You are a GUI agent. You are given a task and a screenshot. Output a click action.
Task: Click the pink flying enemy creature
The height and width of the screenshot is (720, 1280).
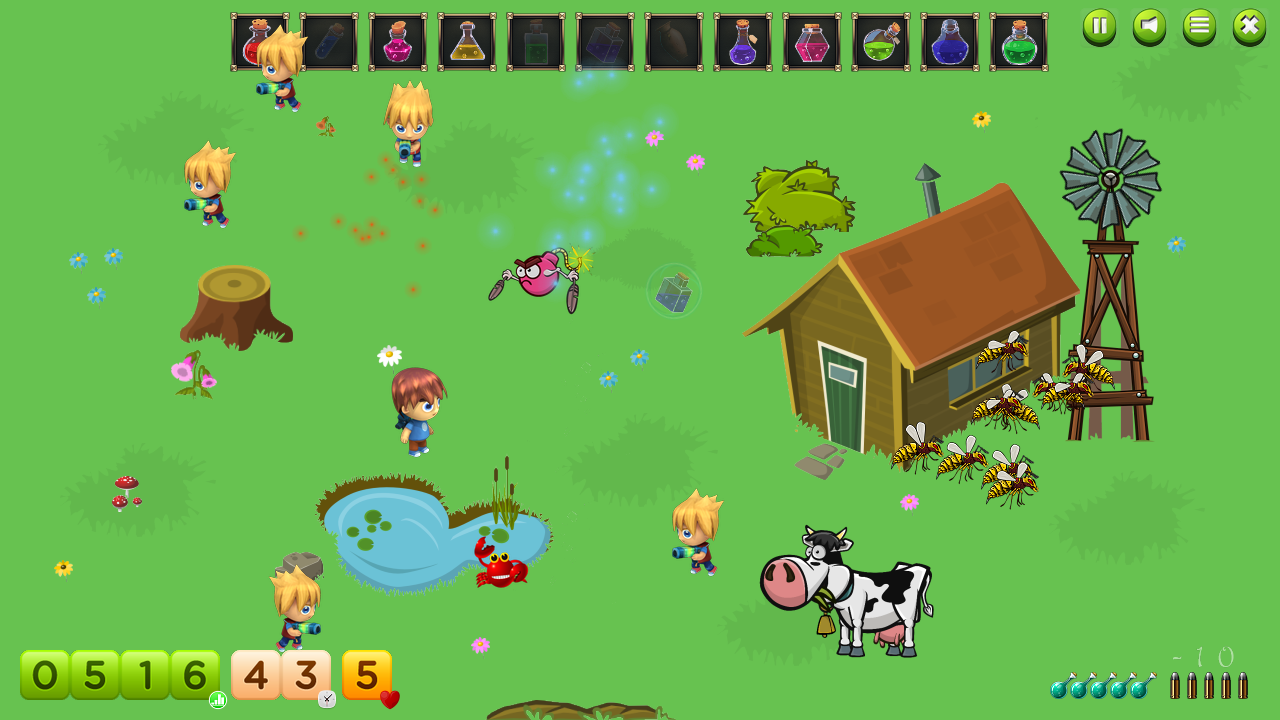coord(540,275)
